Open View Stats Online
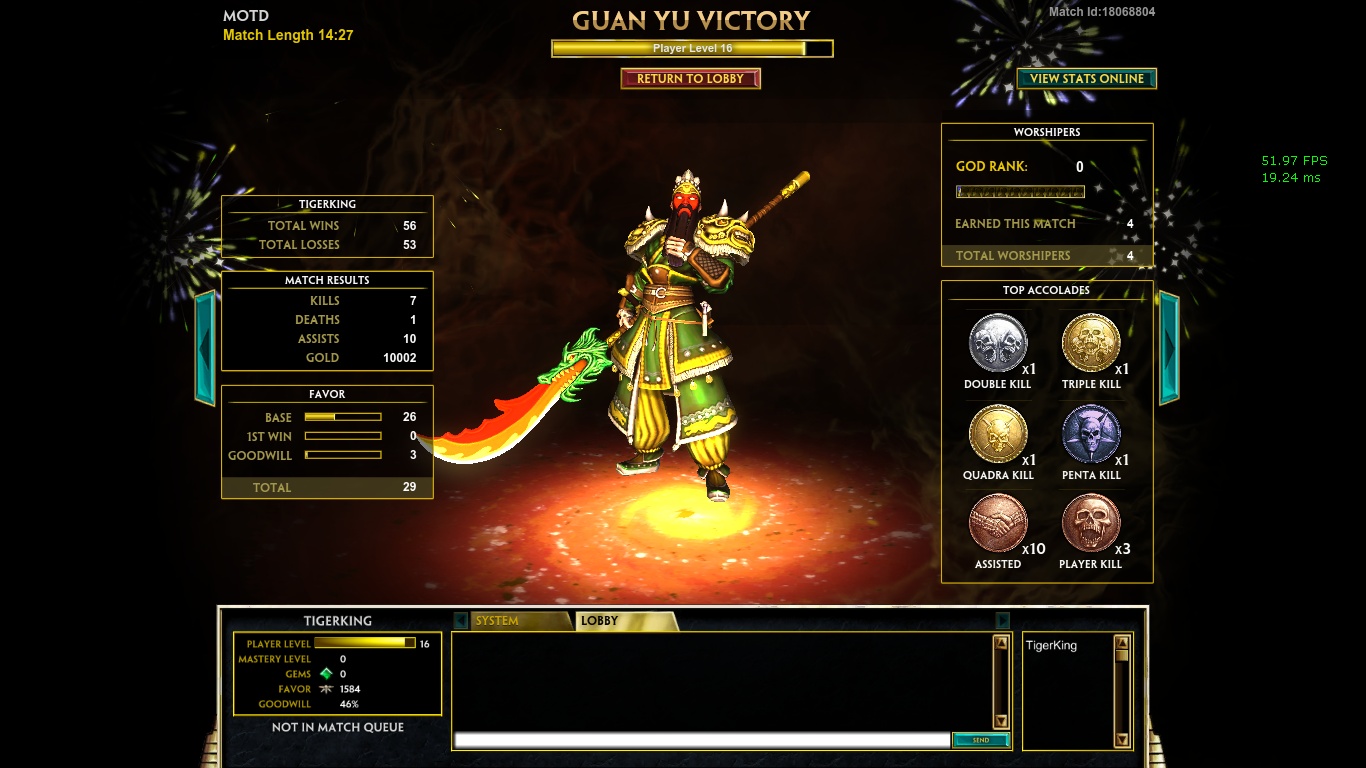Screen dimensions: 1366x768 click(x=1086, y=78)
